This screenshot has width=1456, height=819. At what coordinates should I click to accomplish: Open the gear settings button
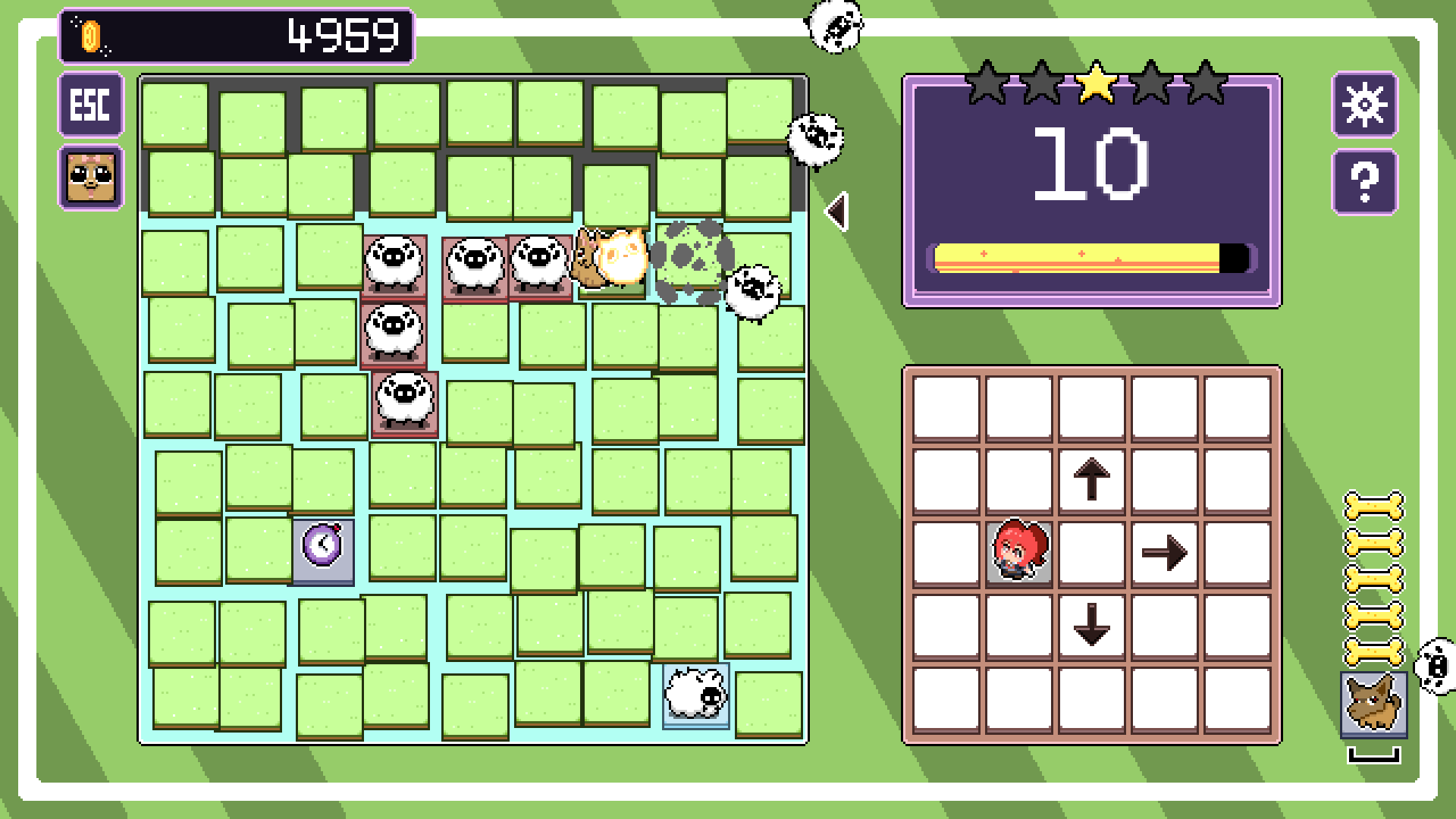tap(1364, 105)
